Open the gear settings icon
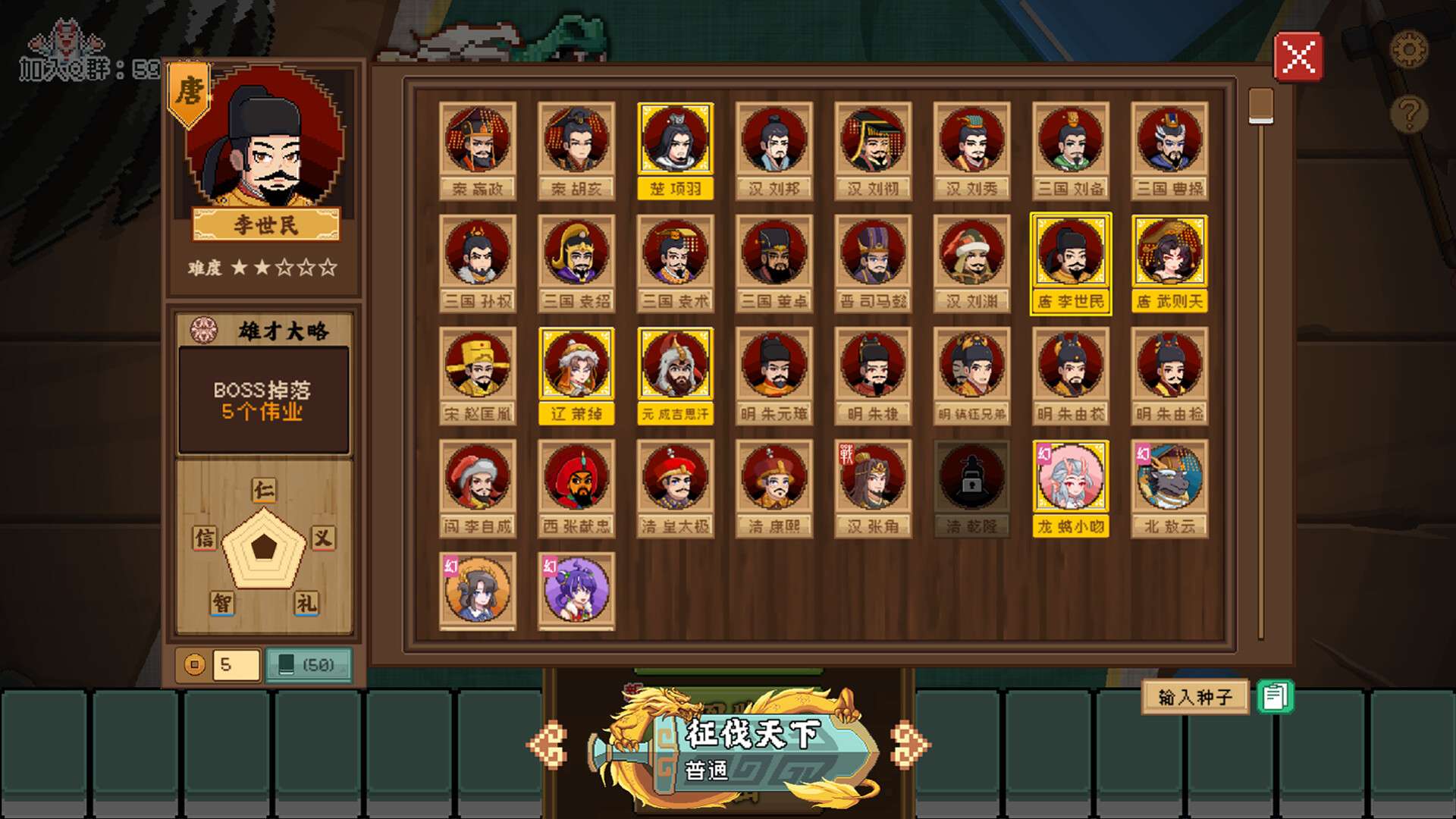The width and height of the screenshot is (1456, 819). [x=1408, y=51]
